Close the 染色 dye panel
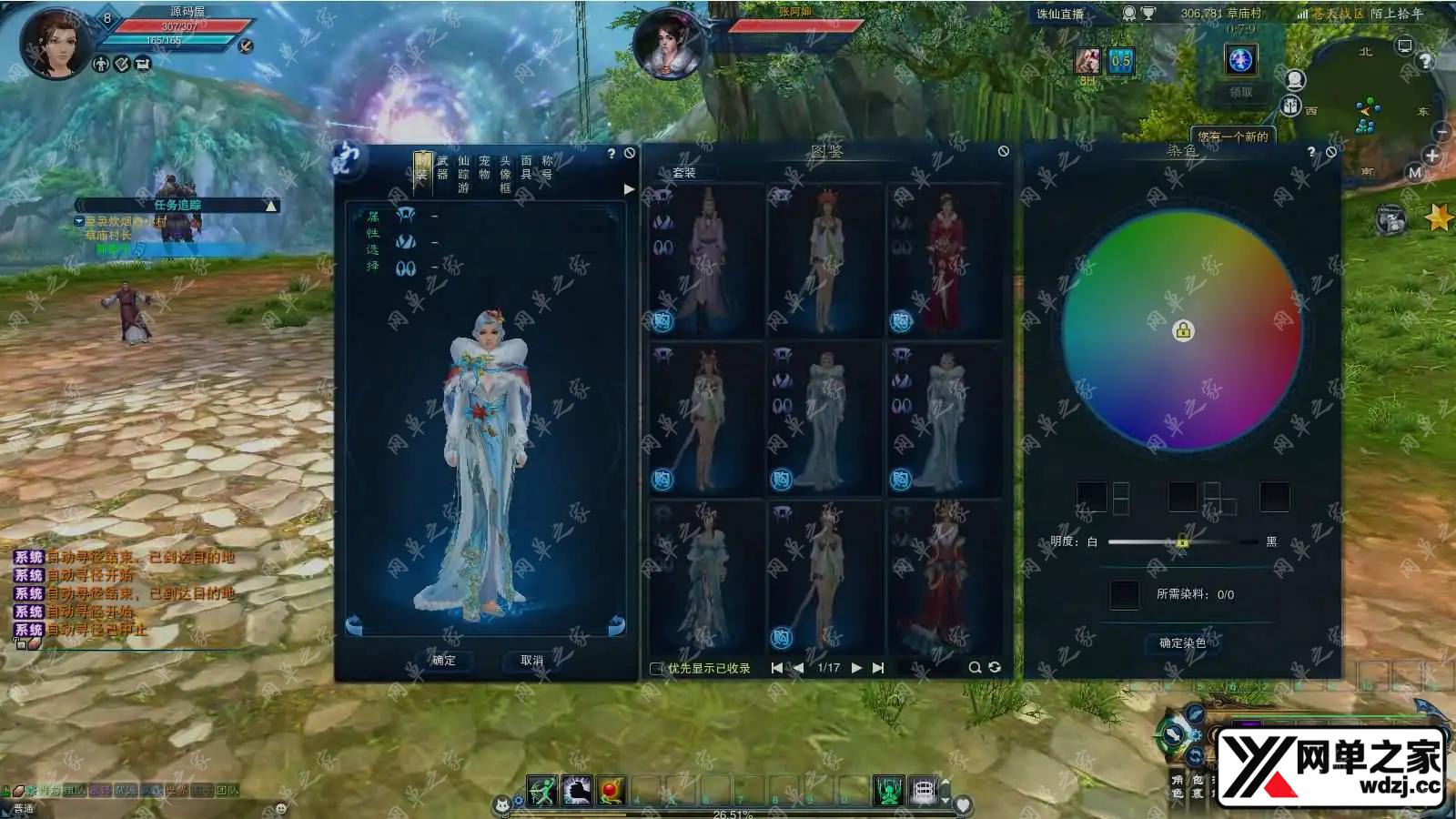Image resolution: width=1456 pixels, height=819 pixels. 1331,152
